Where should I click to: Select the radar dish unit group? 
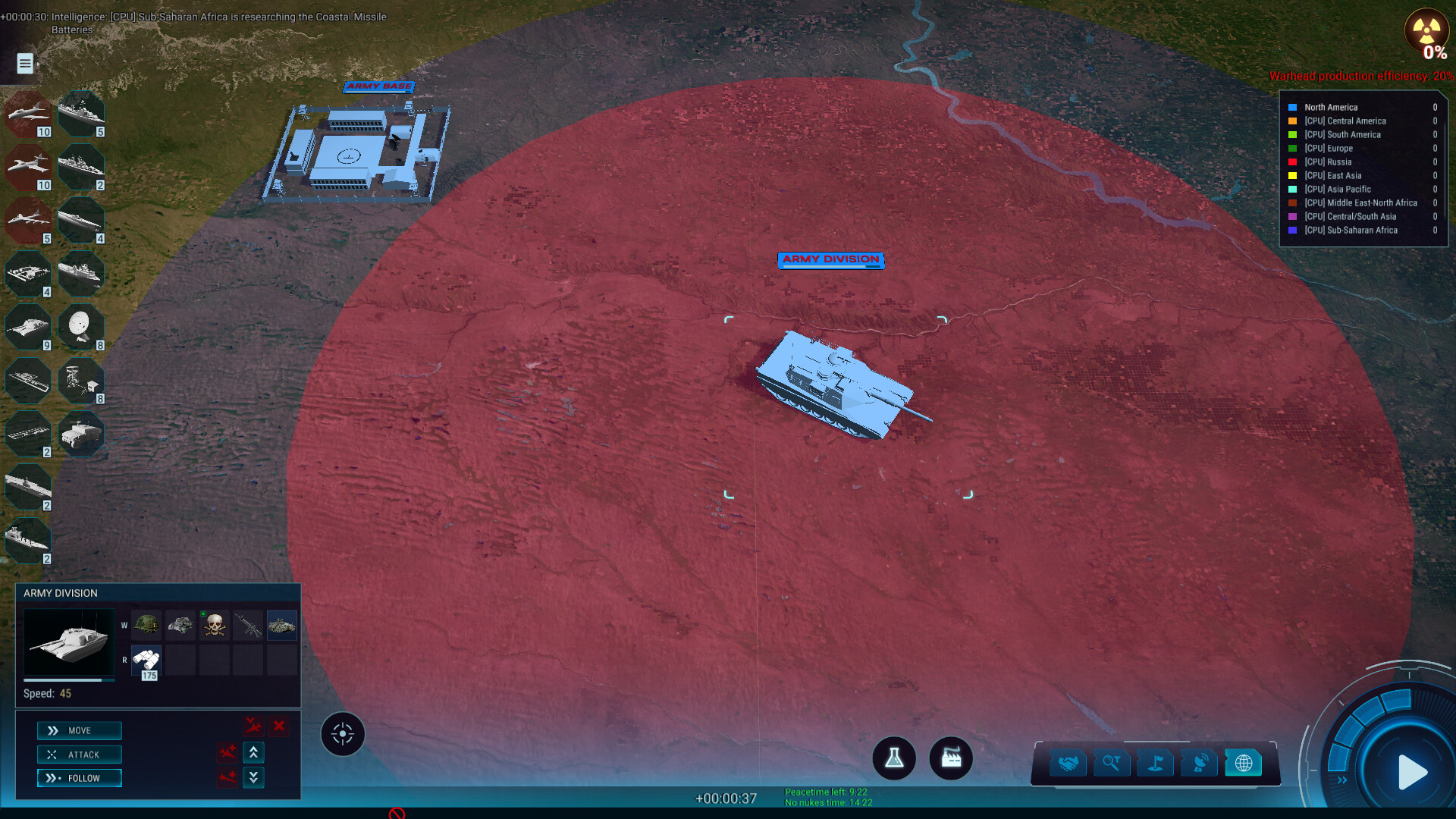(x=80, y=326)
